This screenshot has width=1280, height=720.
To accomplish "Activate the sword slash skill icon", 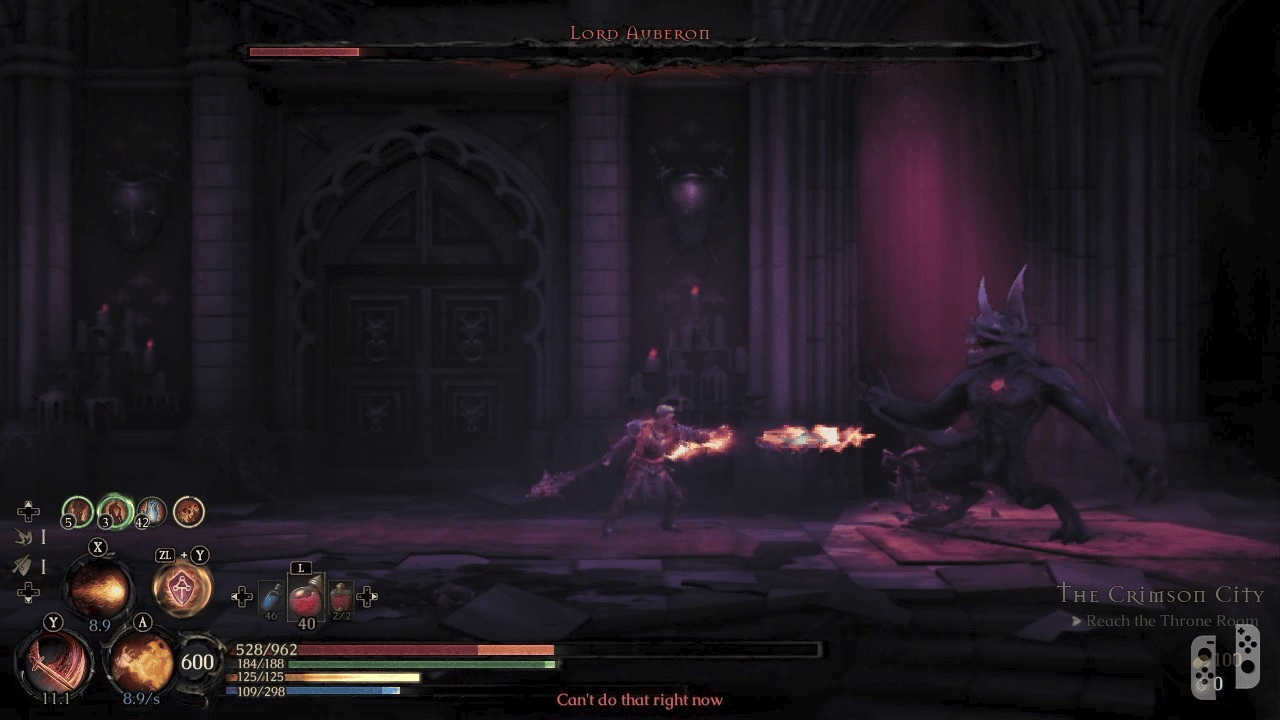I will point(54,664).
